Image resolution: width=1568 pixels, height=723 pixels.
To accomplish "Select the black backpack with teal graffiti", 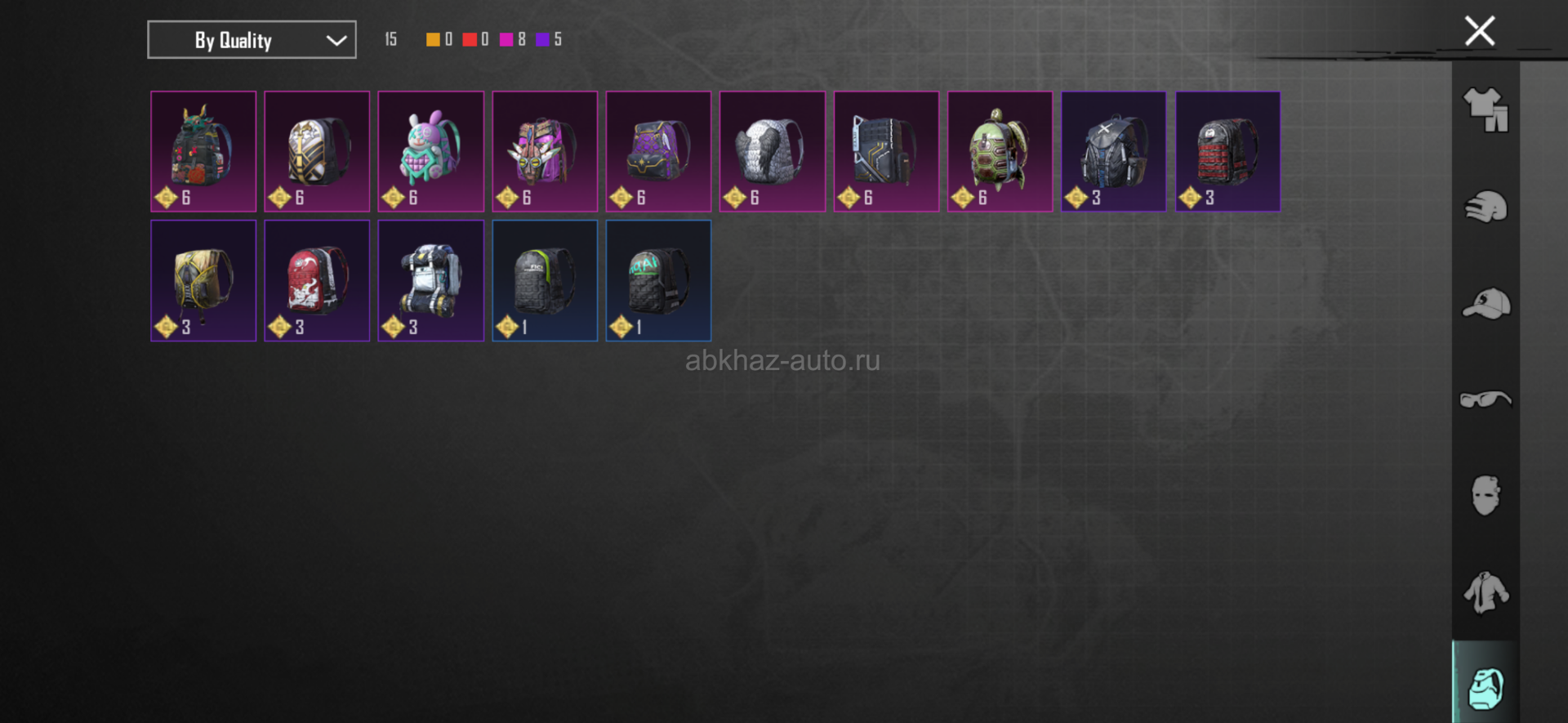I will 658,280.
